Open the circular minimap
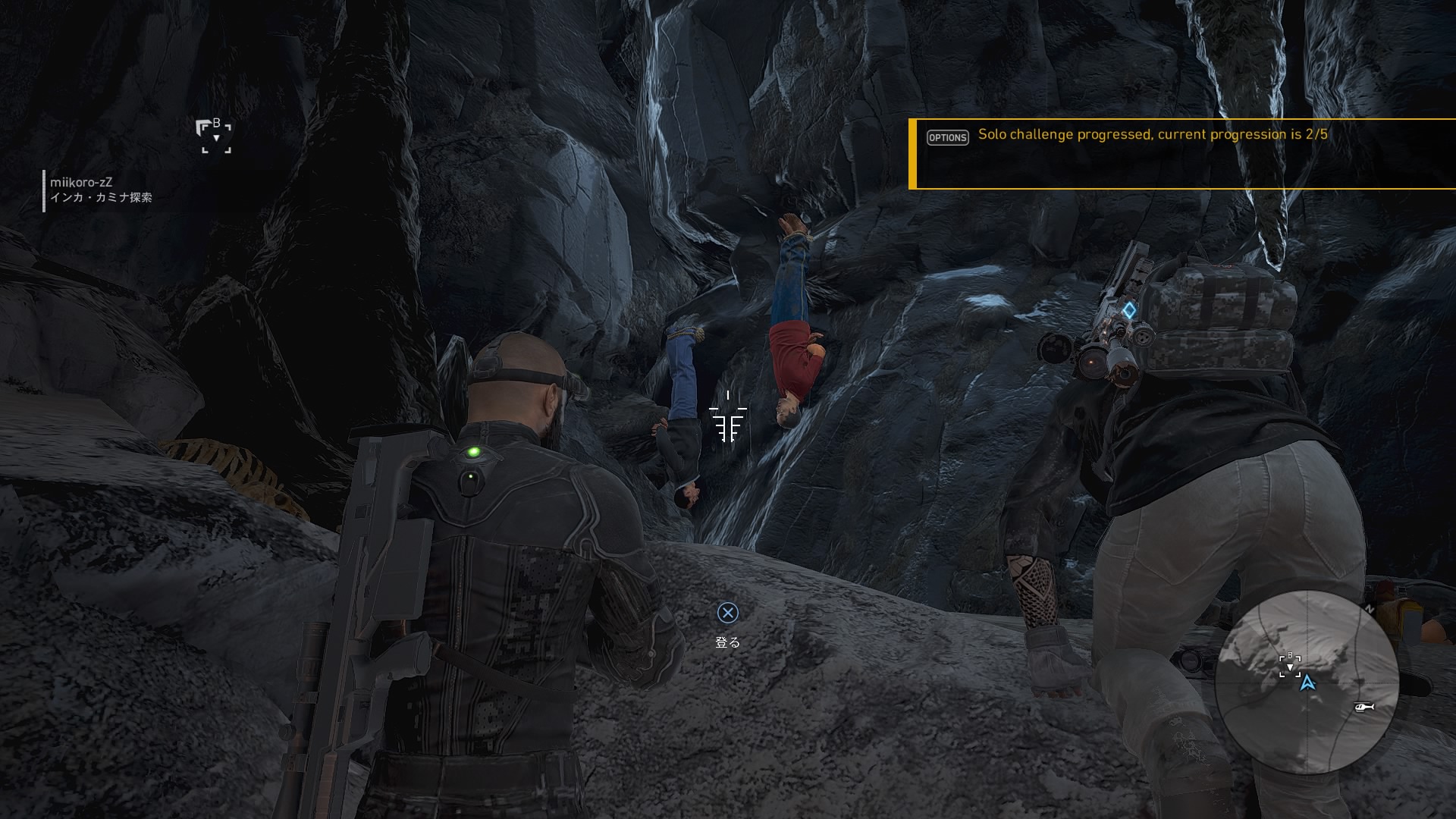This screenshot has height=819, width=1456. pos(1306,682)
